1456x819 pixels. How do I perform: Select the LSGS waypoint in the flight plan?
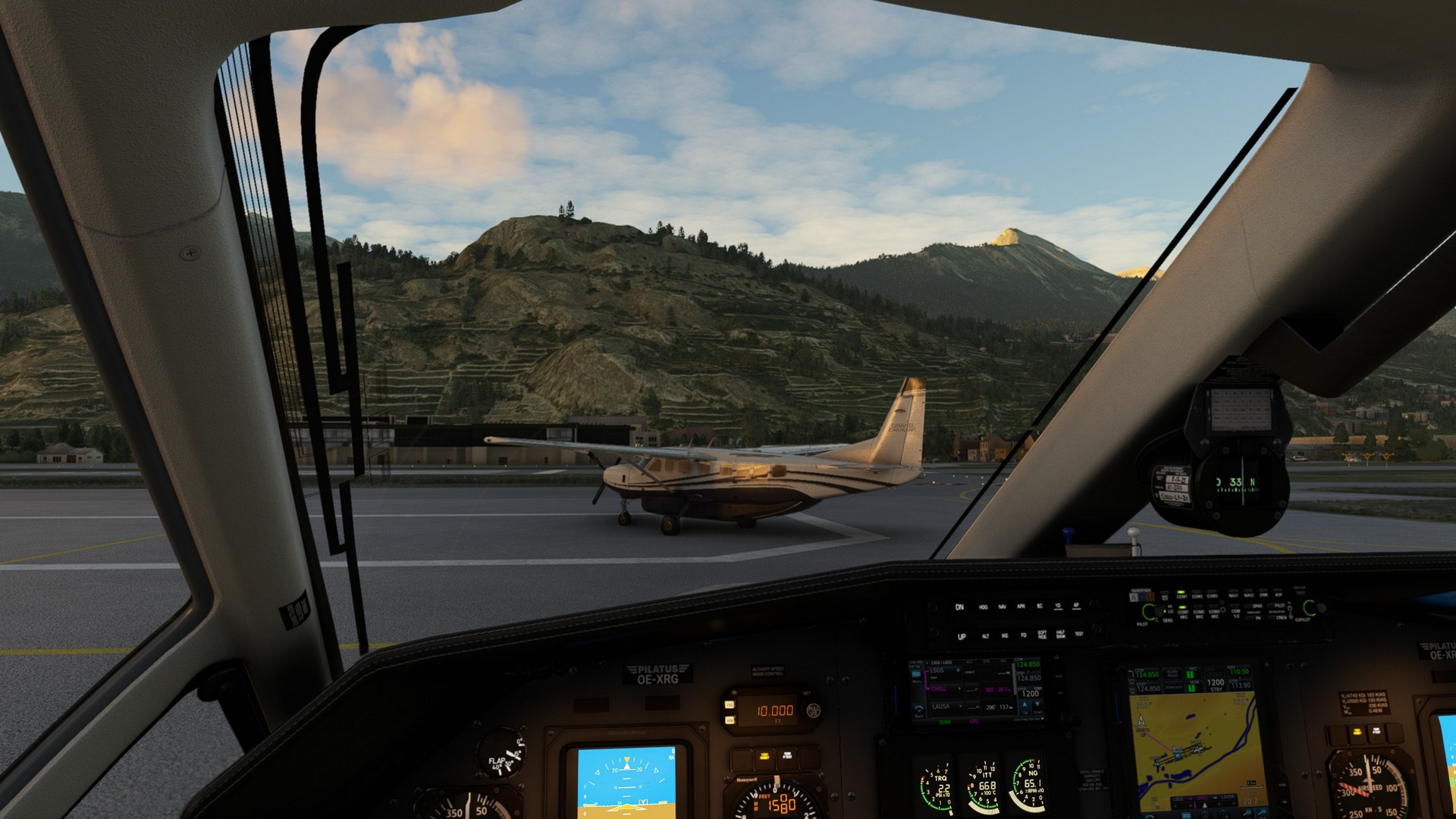click(939, 671)
